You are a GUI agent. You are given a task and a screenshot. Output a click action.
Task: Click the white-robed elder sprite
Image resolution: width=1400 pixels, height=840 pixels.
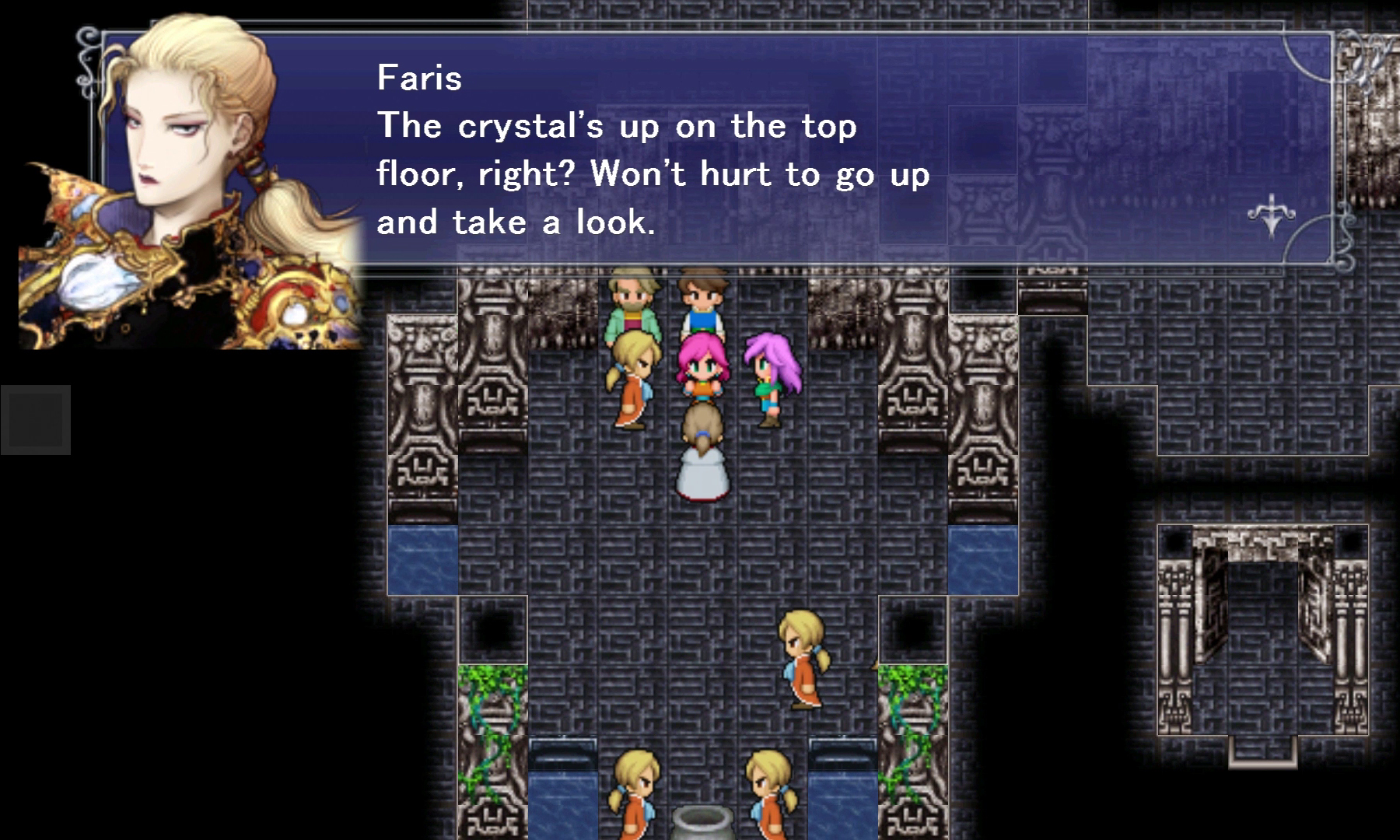click(x=702, y=451)
